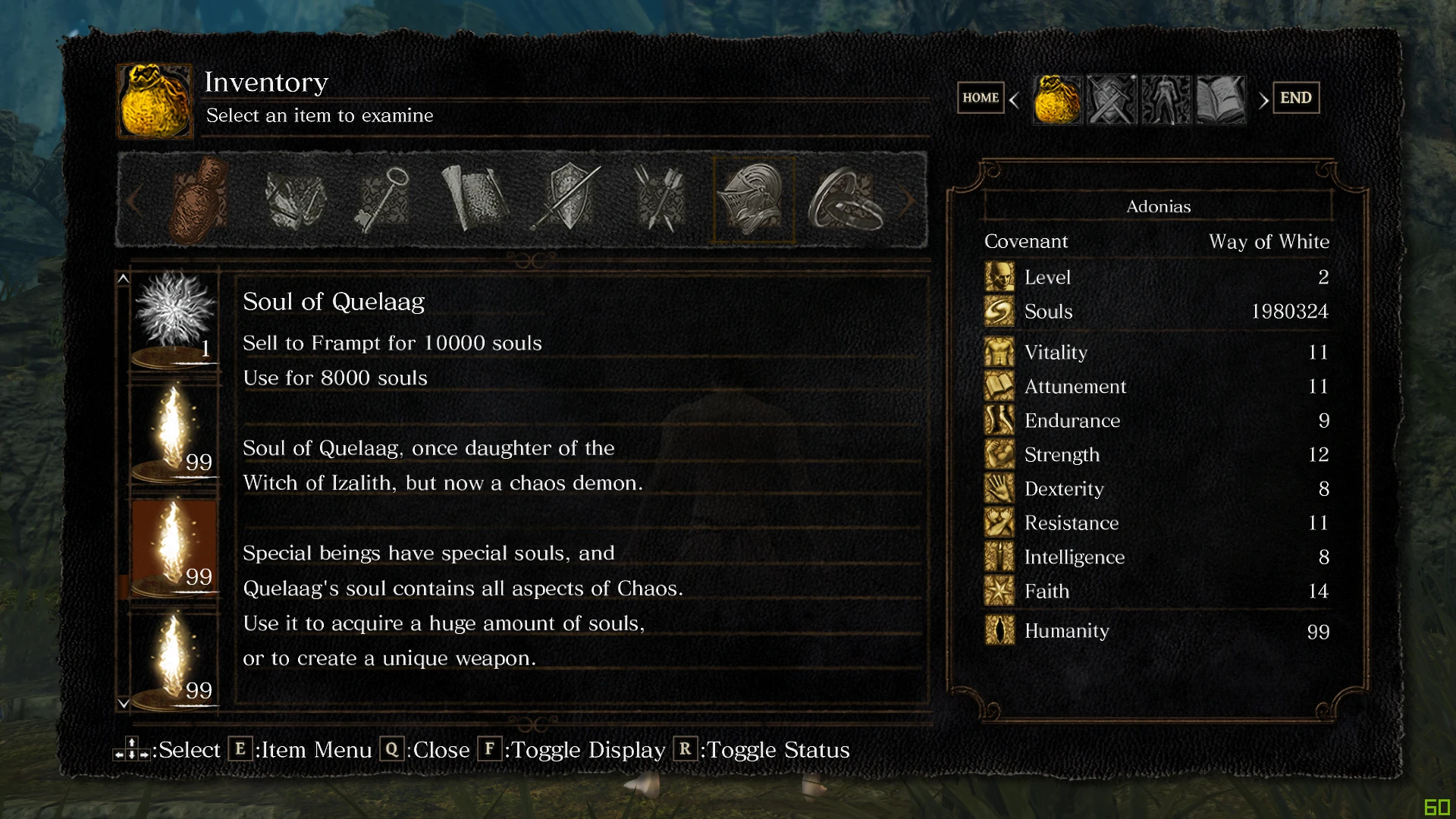Click the END button
The width and height of the screenshot is (1456, 819).
(x=1295, y=98)
